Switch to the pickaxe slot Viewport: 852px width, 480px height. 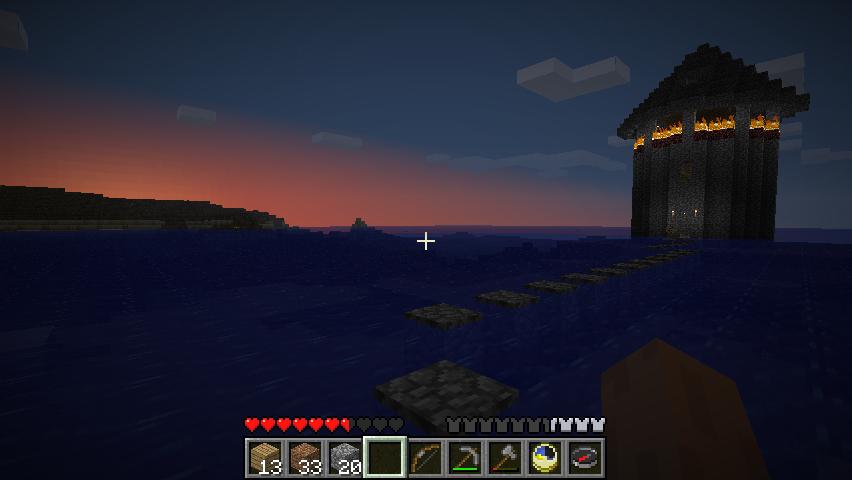tap(465, 458)
